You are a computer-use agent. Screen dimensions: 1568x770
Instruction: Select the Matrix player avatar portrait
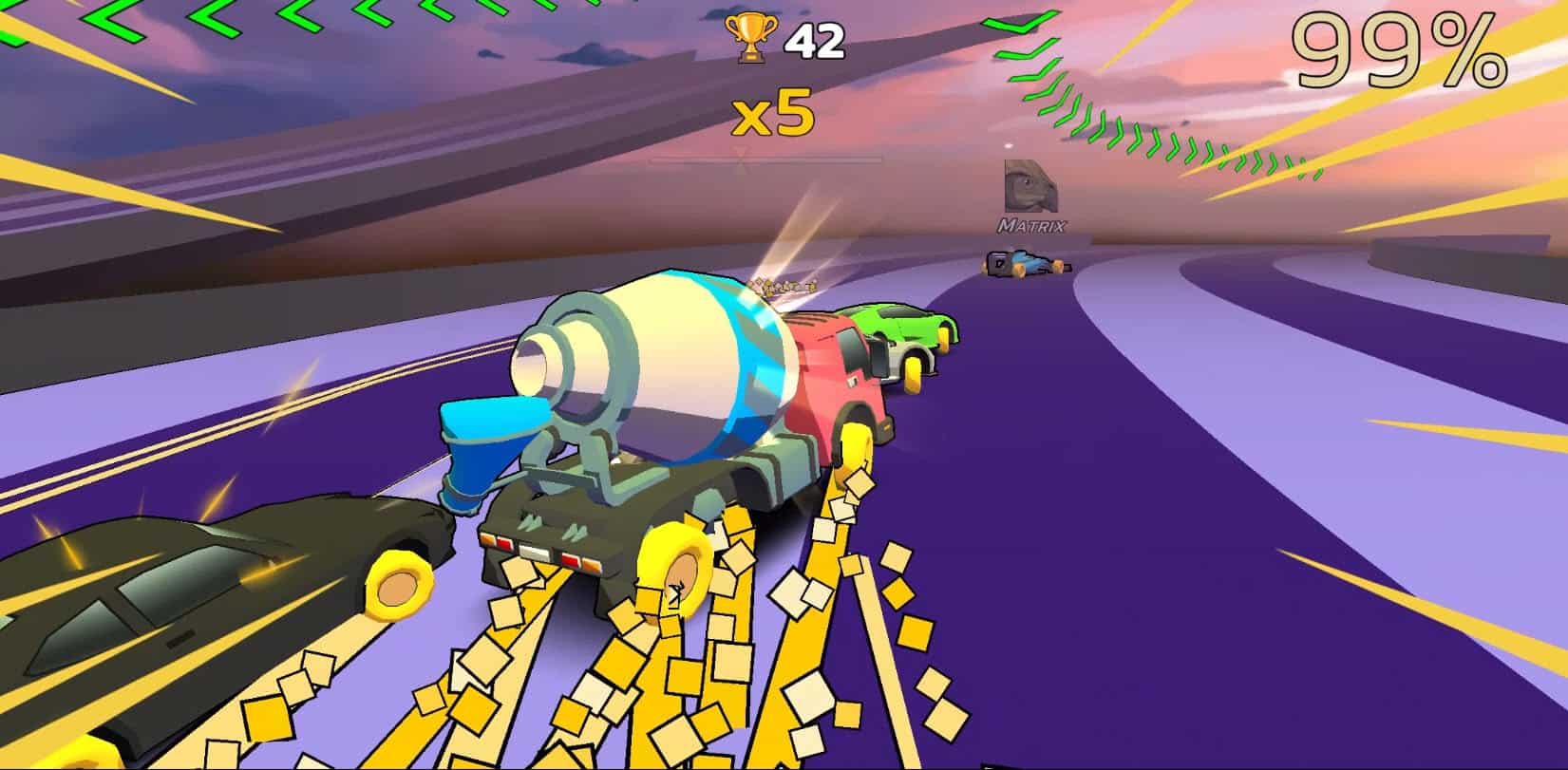tap(1031, 188)
